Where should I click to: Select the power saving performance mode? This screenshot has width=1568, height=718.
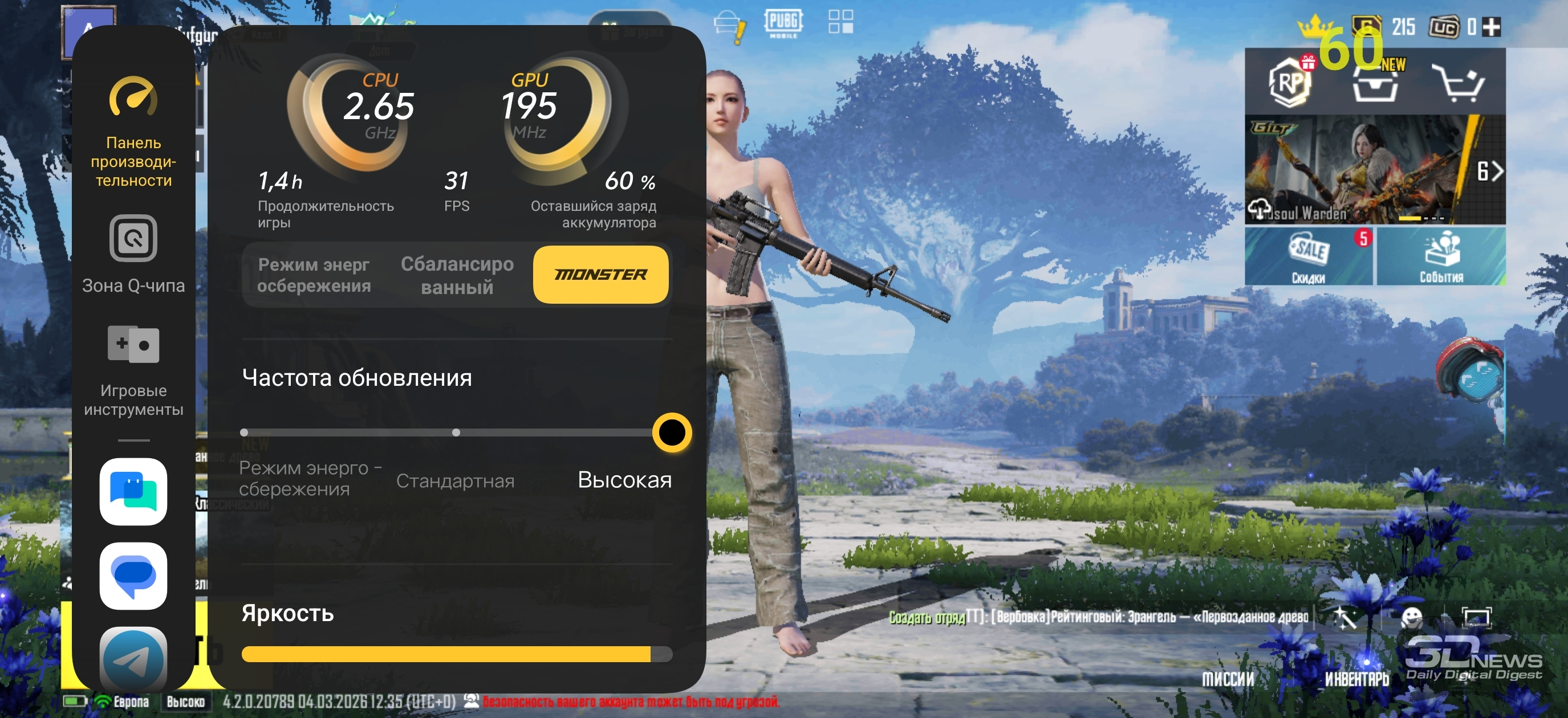click(314, 275)
